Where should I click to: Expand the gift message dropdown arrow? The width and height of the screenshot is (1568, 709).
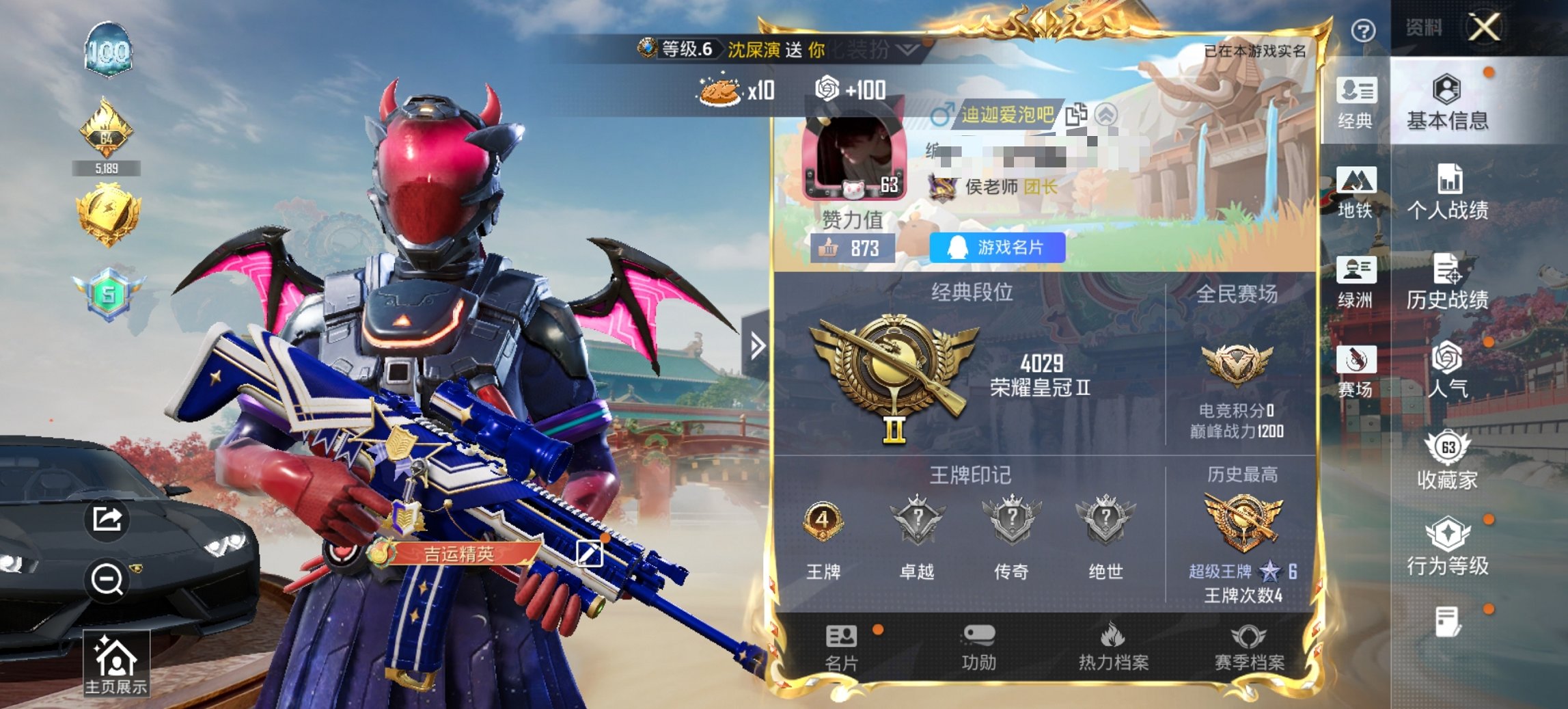[907, 51]
